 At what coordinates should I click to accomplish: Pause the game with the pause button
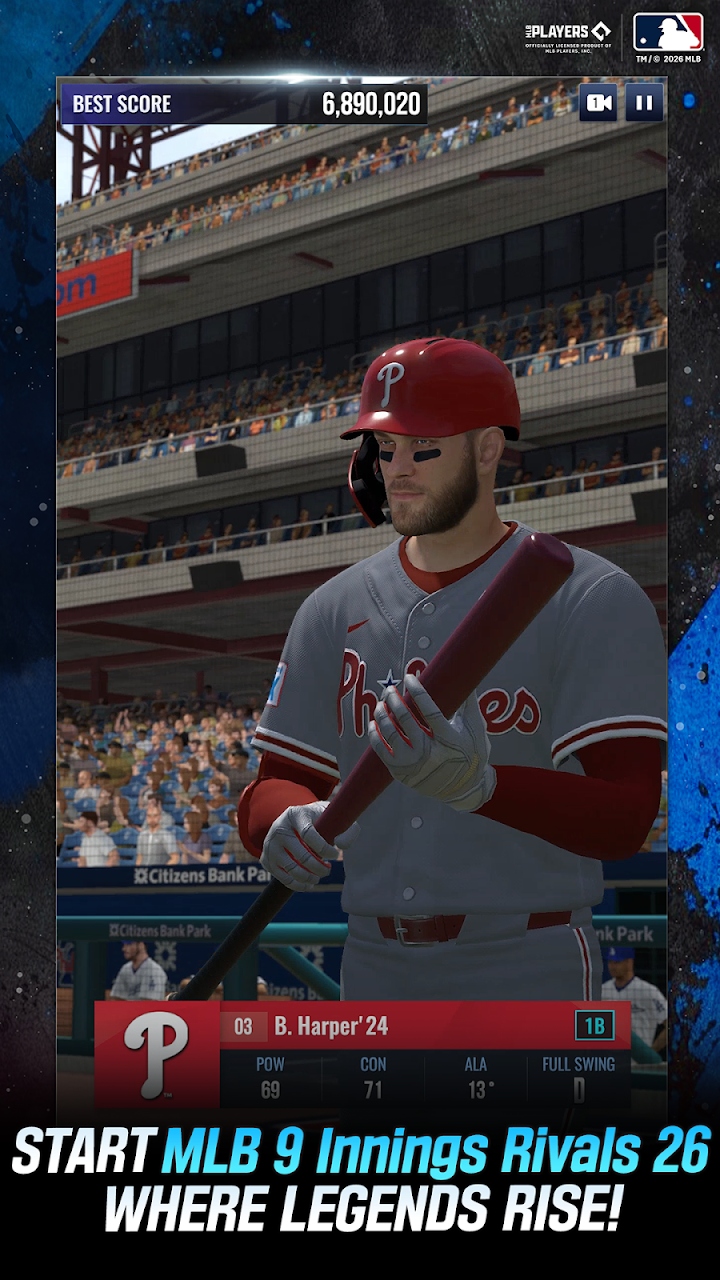pos(644,103)
